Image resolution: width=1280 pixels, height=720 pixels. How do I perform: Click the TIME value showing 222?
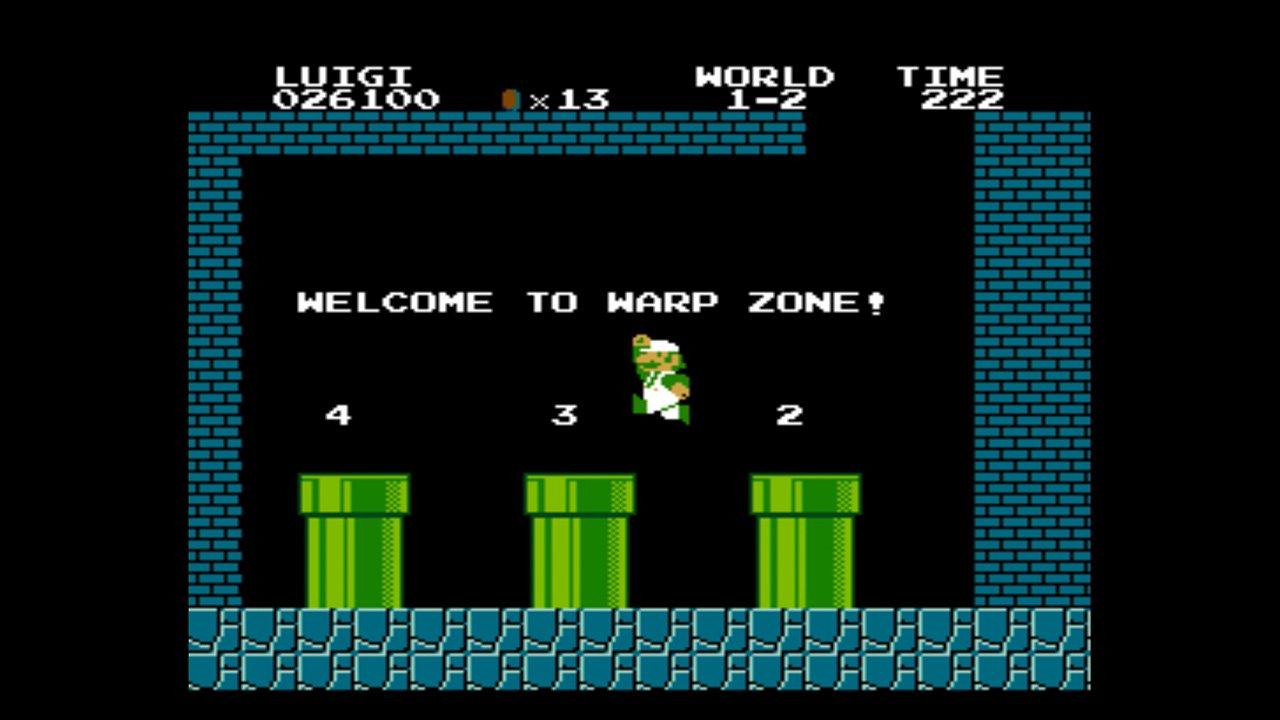click(x=960, y=97)
